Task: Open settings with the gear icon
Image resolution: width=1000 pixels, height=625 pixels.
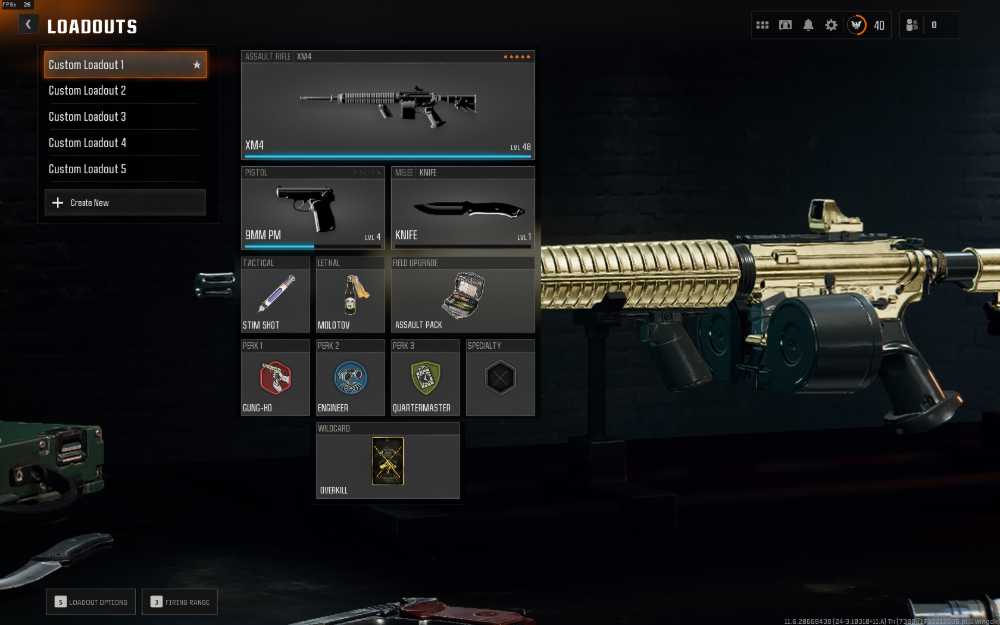Action: click(831, 25)
